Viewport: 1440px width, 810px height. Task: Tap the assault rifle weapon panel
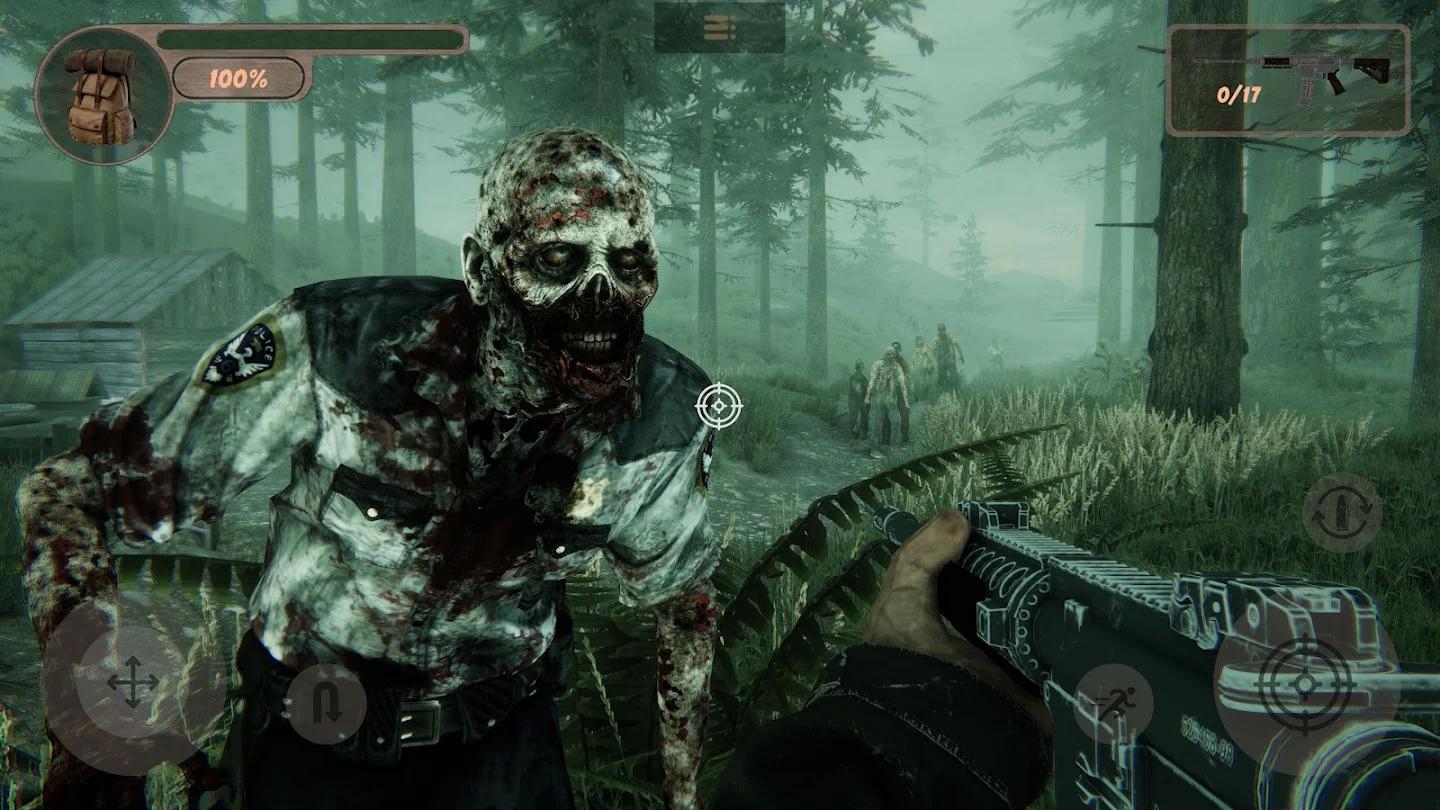[x=1288, y=80]
